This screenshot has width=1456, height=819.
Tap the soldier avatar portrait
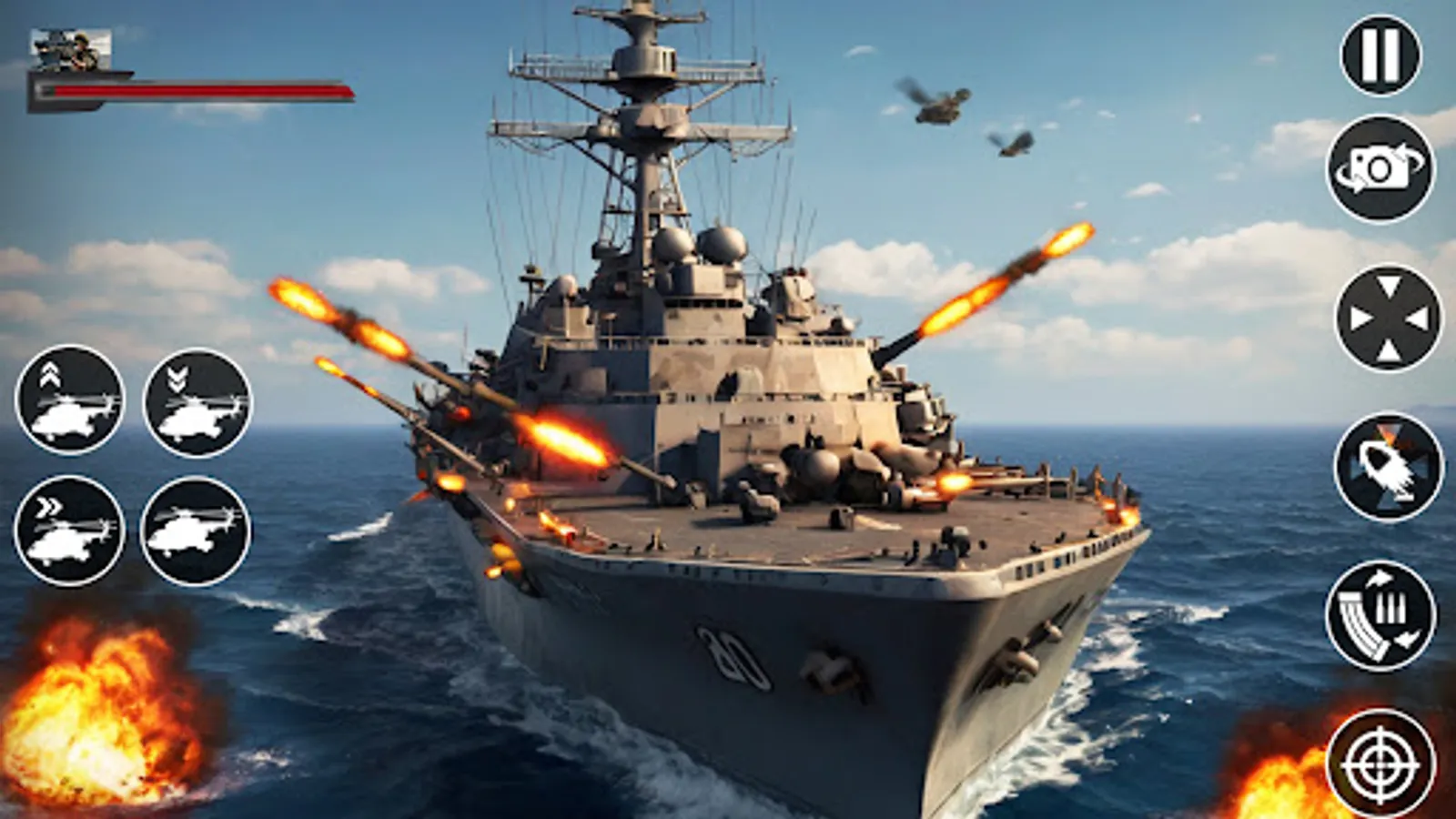(71, 50)
